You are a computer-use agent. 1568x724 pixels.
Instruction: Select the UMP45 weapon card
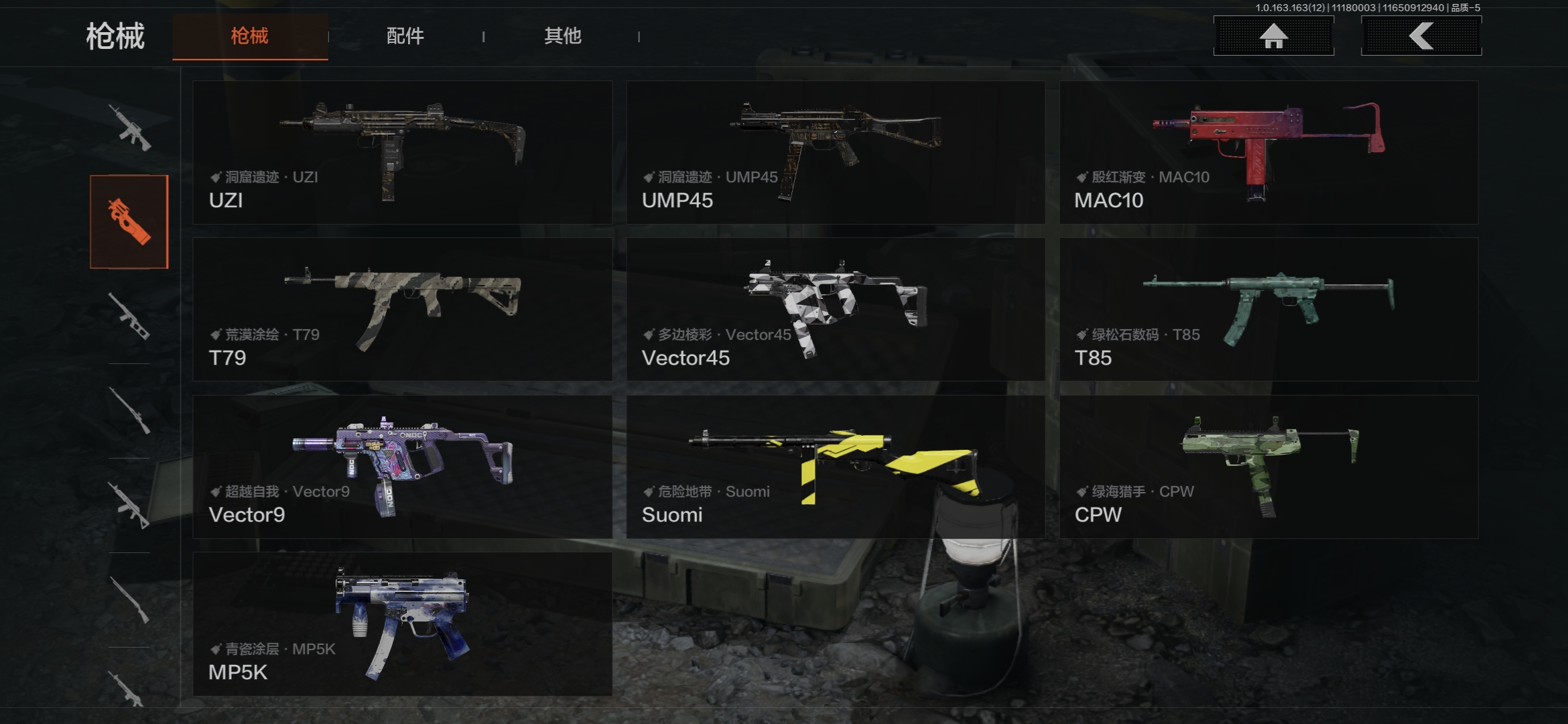(835, 153)
